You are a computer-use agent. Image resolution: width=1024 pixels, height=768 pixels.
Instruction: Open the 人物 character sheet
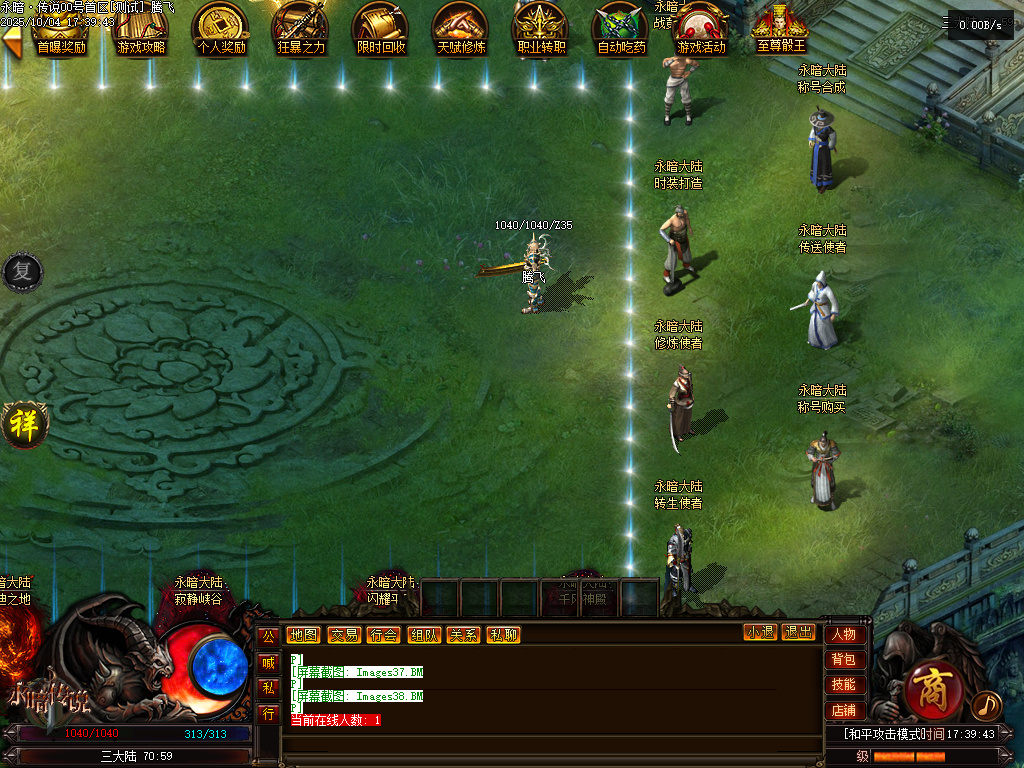point(843,634)
